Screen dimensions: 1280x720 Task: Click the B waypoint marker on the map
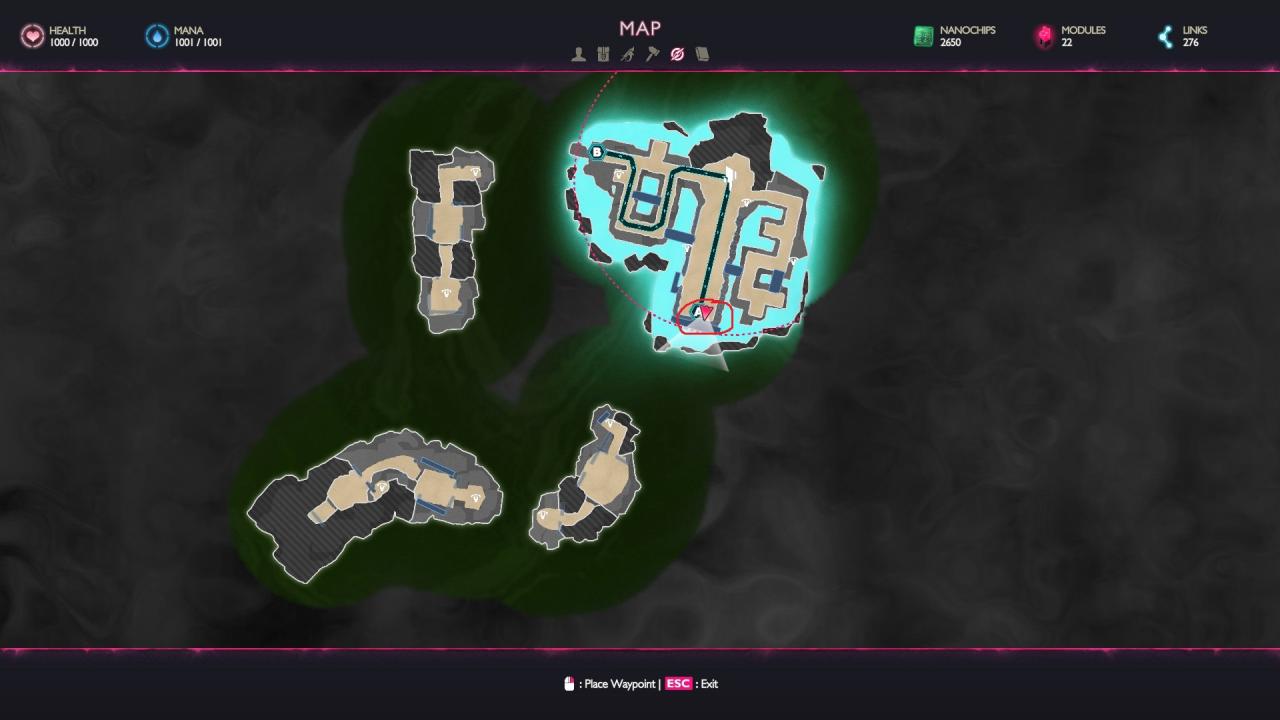(597, 152)
